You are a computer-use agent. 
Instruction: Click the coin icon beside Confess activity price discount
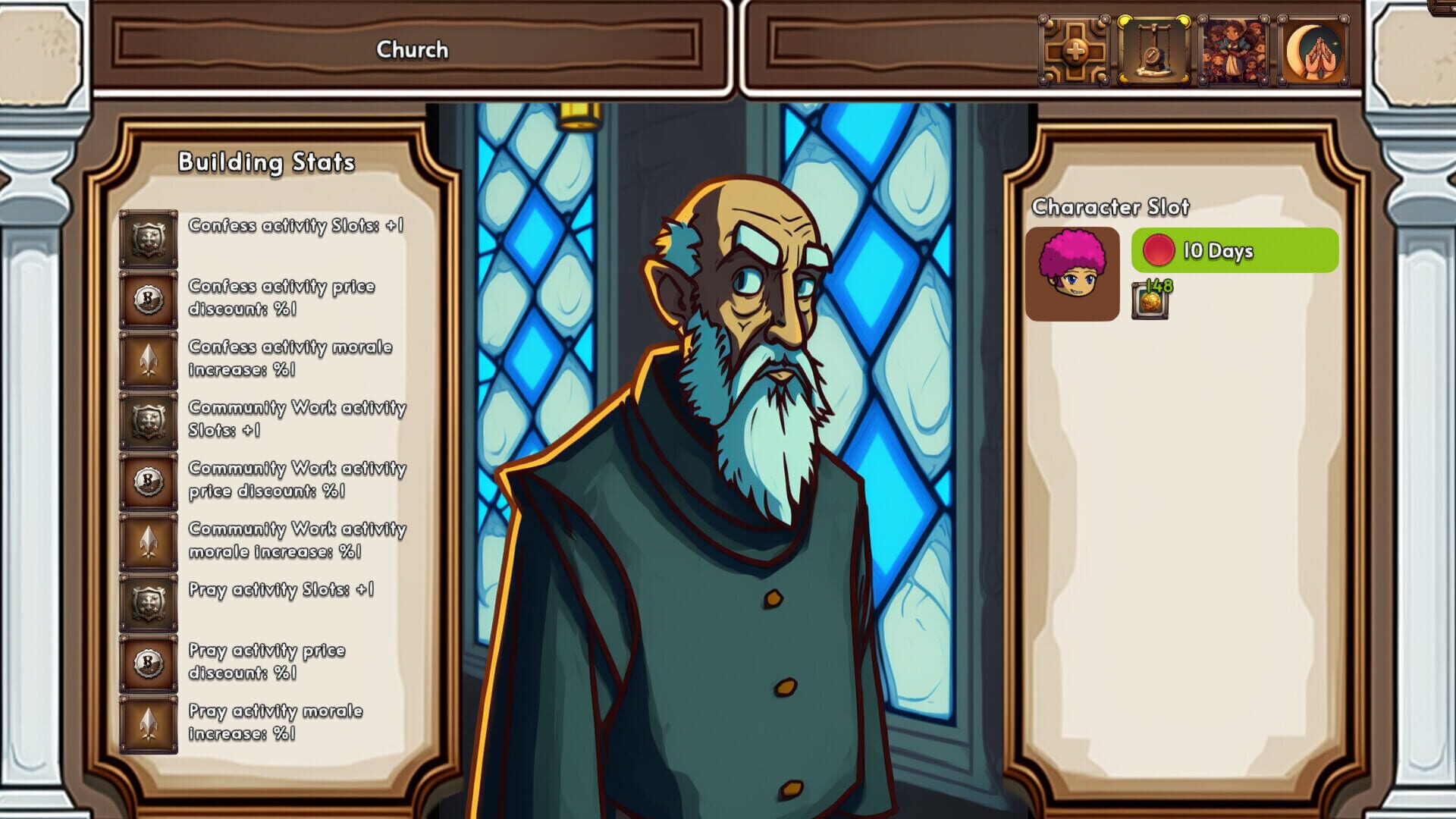147,298
